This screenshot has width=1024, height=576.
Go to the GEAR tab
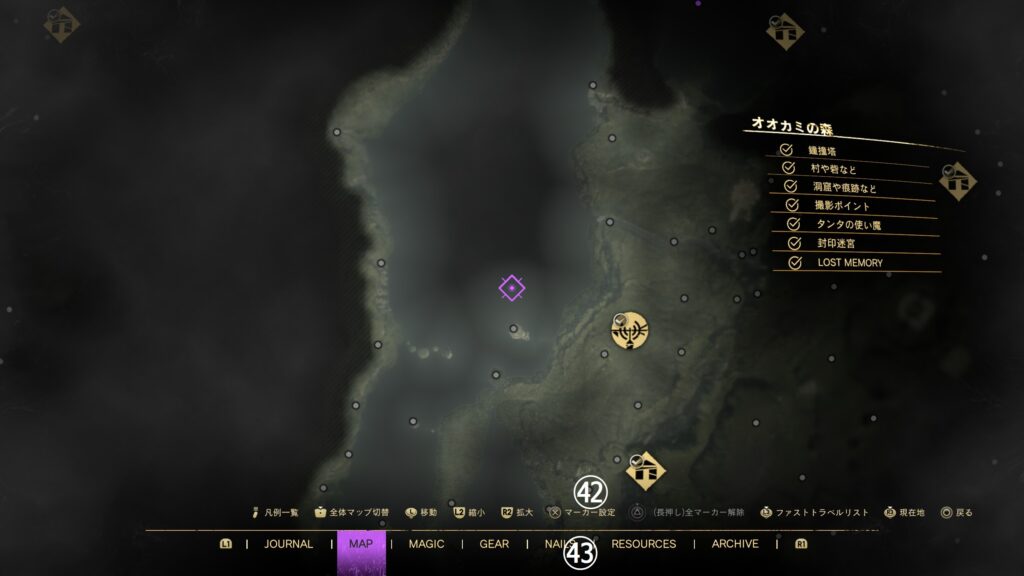[494, 544]
